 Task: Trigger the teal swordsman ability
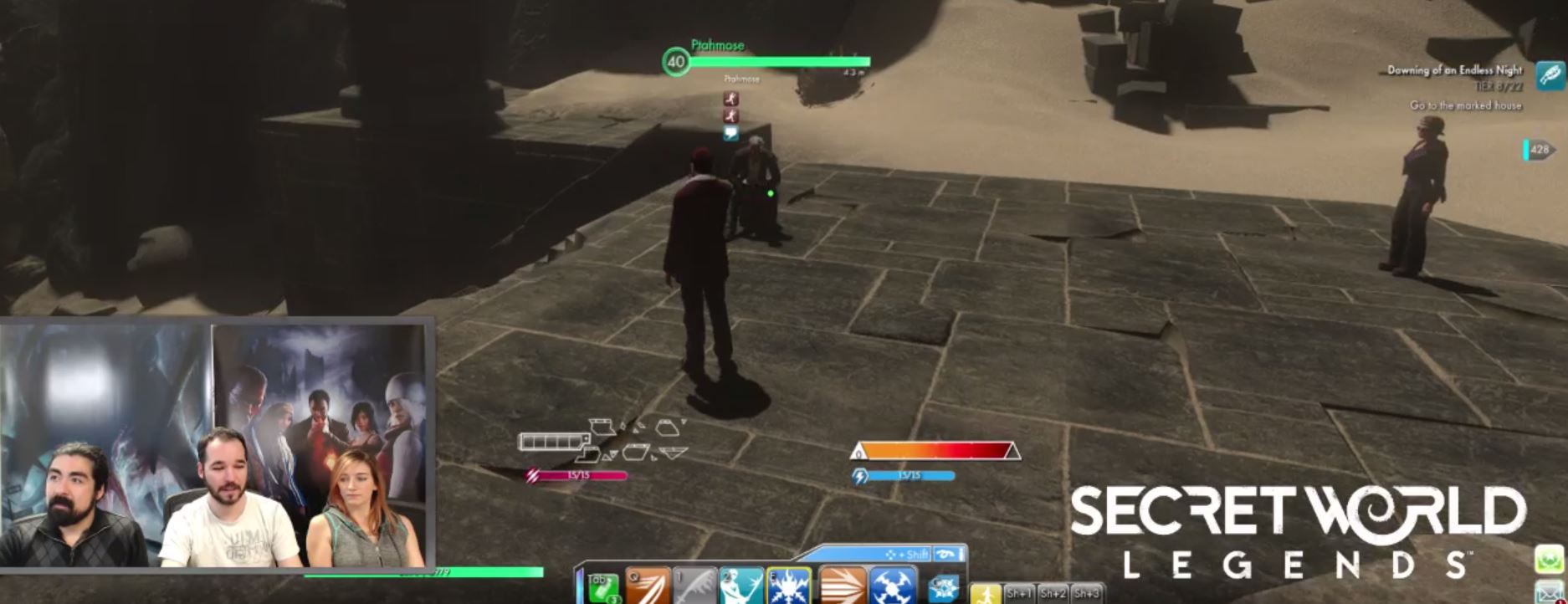742,586
